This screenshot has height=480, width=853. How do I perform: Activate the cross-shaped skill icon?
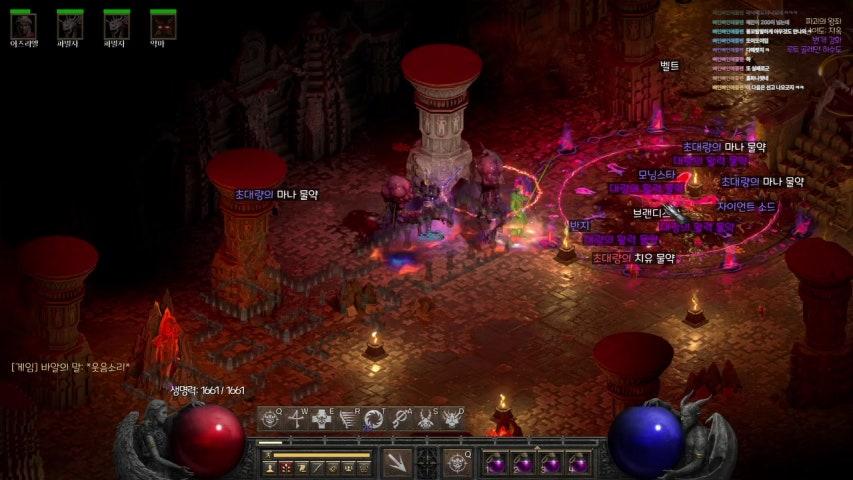click(x=323, y=420)
